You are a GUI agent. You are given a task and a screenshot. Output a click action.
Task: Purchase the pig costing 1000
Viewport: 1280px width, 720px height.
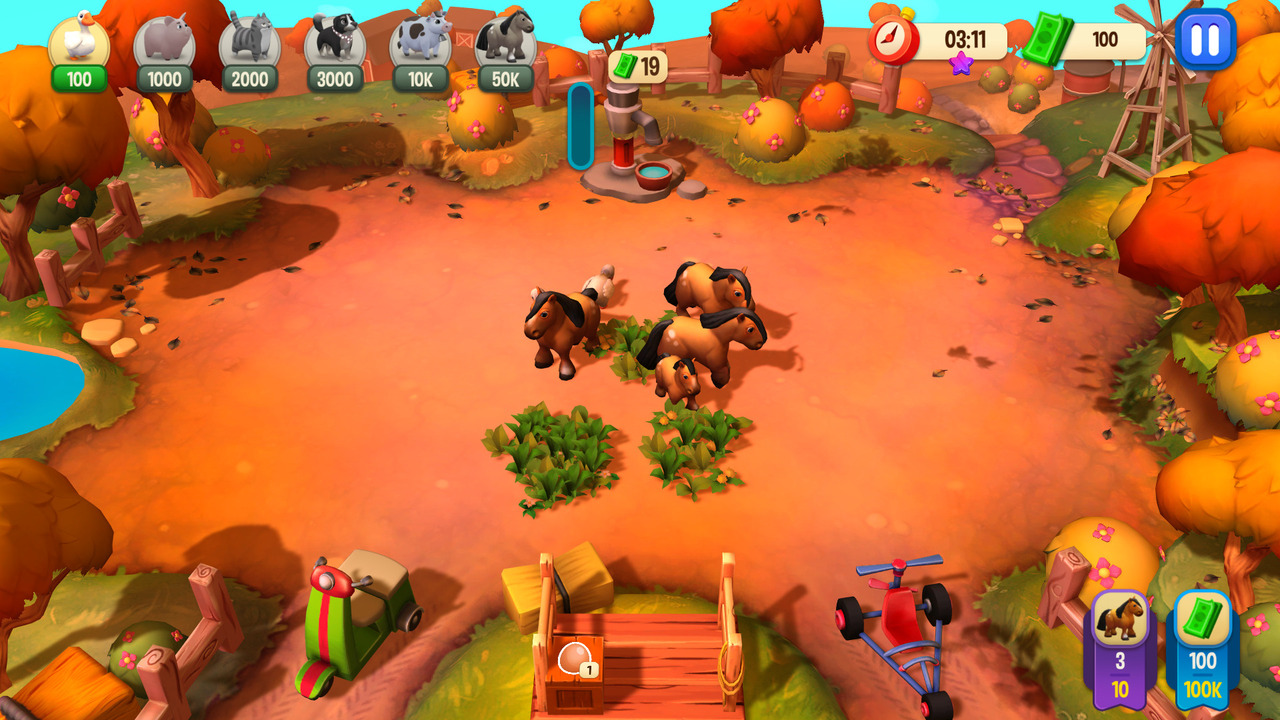(x=166, y=40)
